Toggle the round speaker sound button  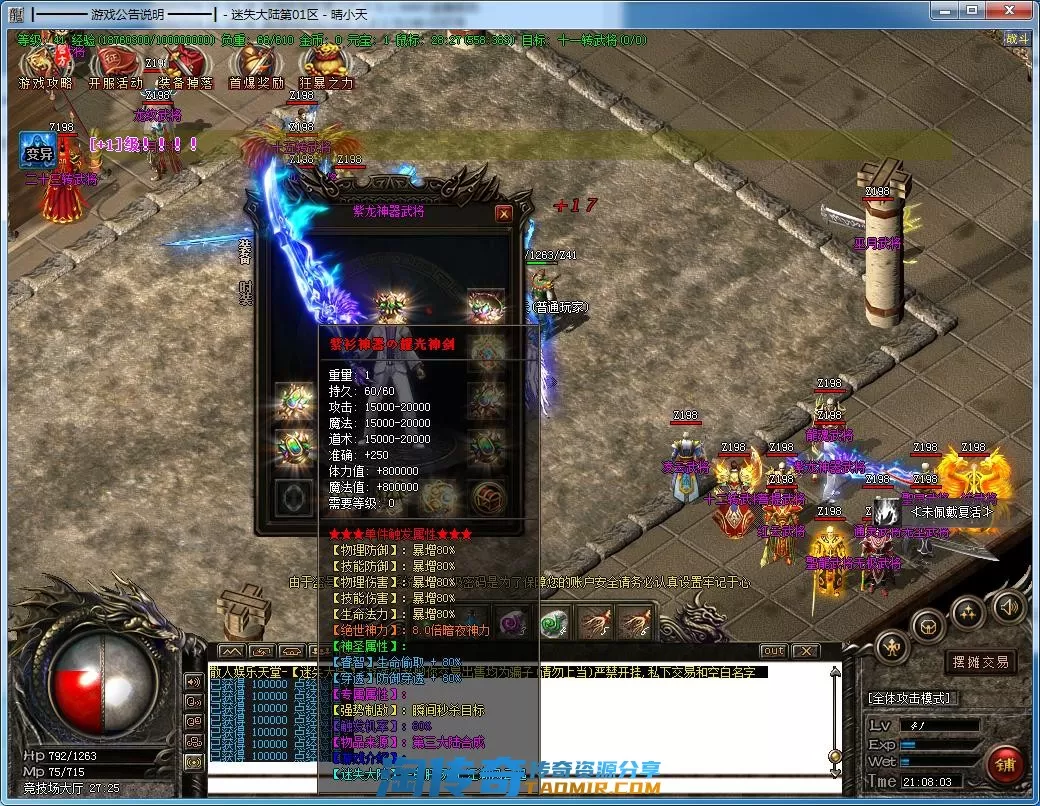click(1009, 605)
